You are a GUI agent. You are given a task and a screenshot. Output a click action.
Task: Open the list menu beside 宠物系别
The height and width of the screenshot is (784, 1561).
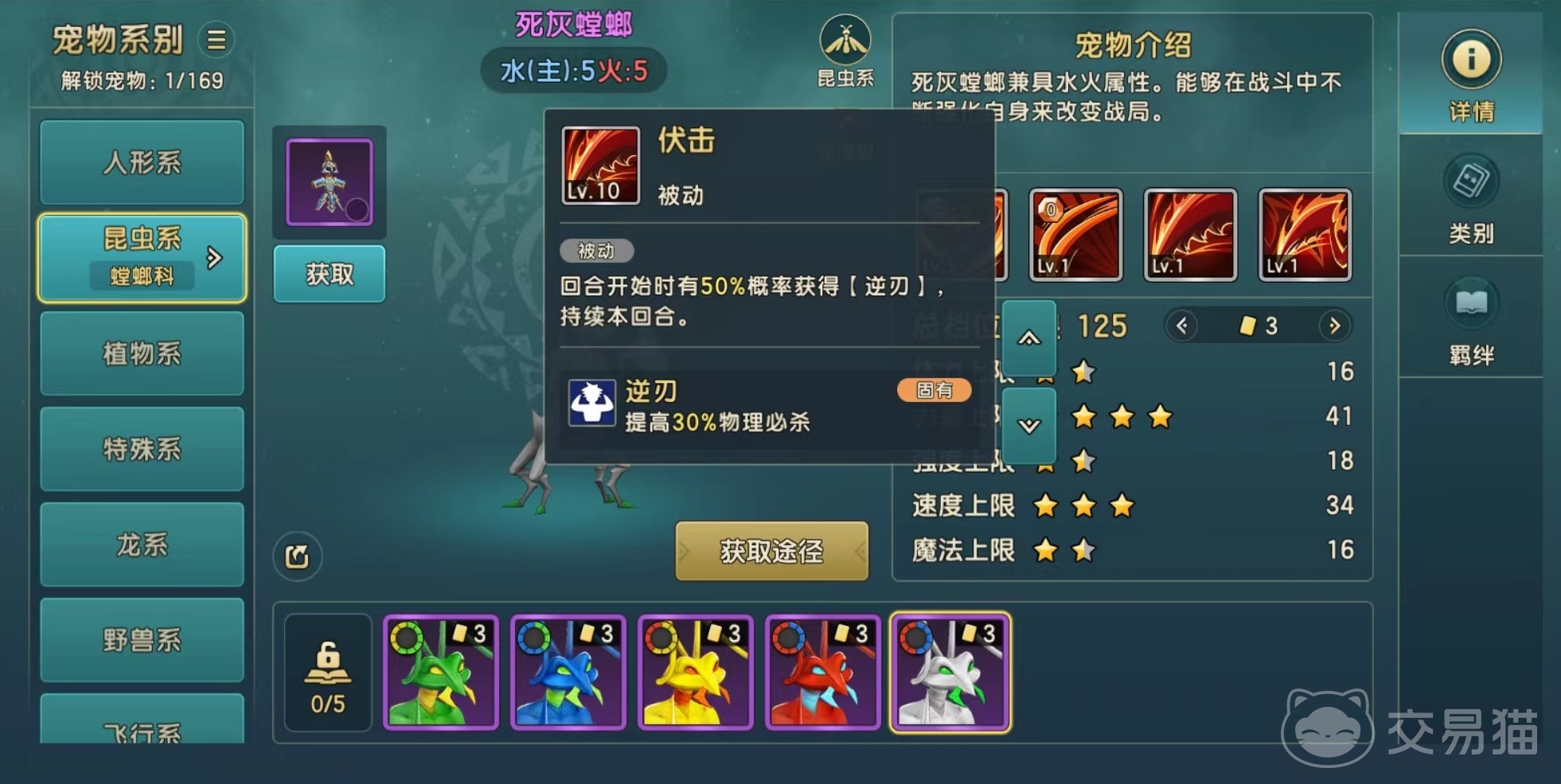tap(217, 40)
